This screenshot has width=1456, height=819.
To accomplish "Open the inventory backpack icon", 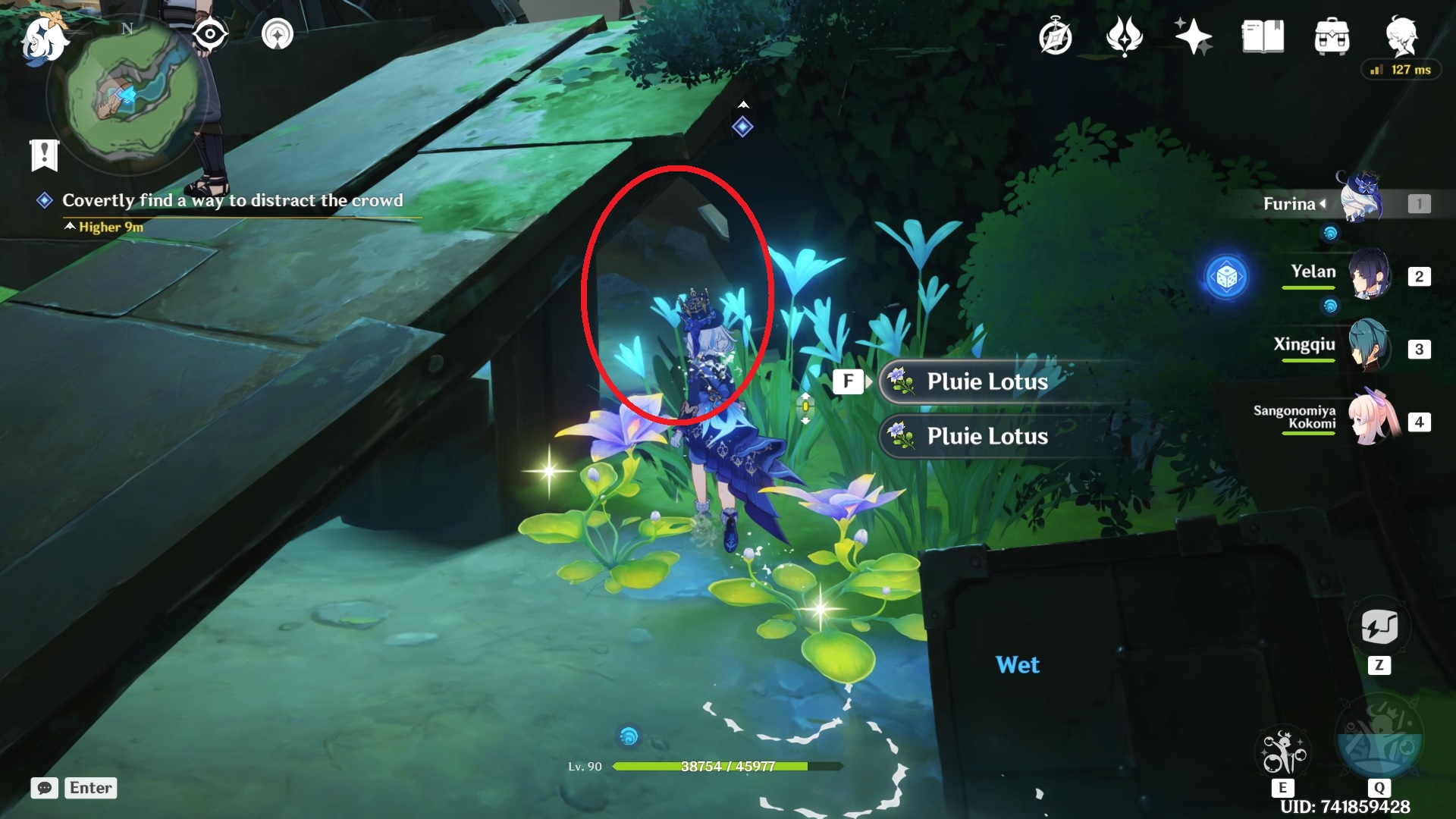I will 1332,36.
